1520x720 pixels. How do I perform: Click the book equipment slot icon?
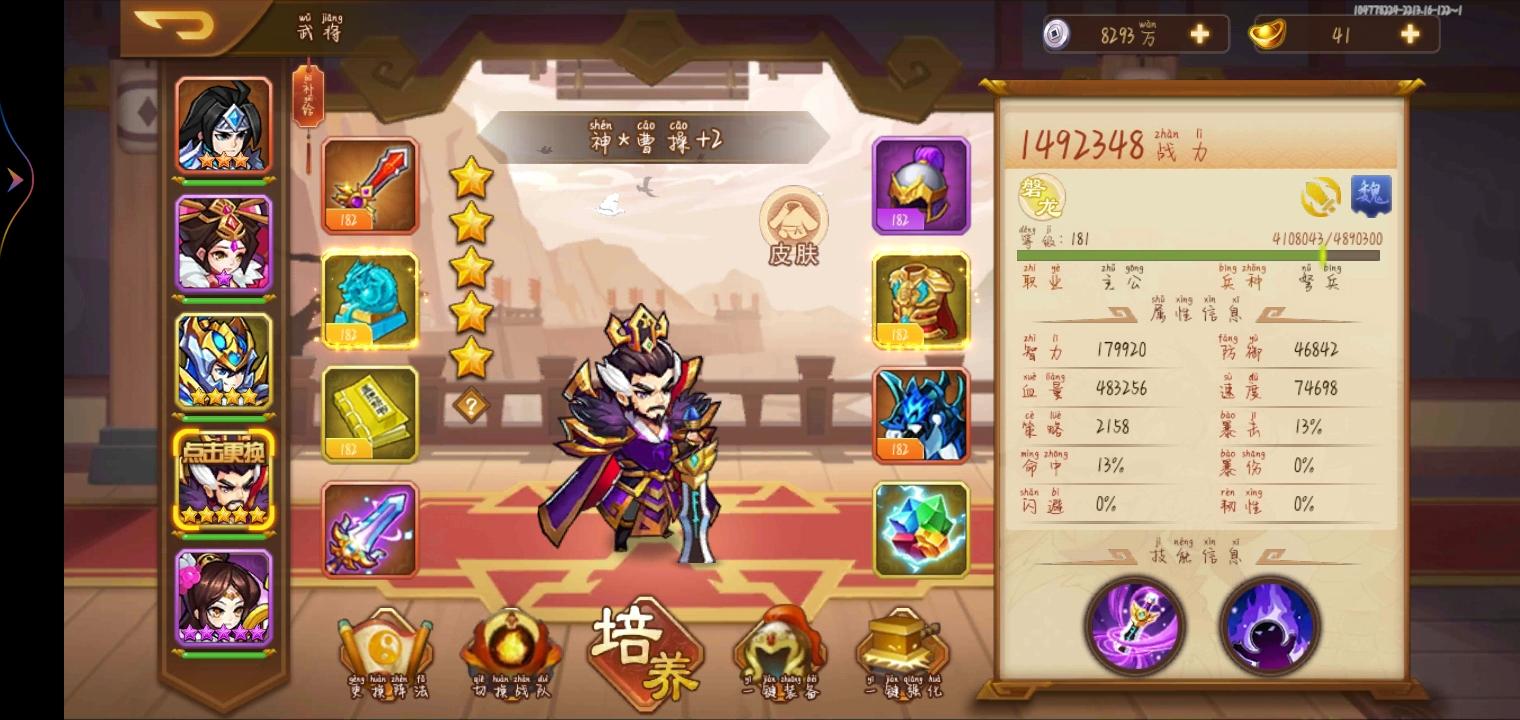coord(371,413)
